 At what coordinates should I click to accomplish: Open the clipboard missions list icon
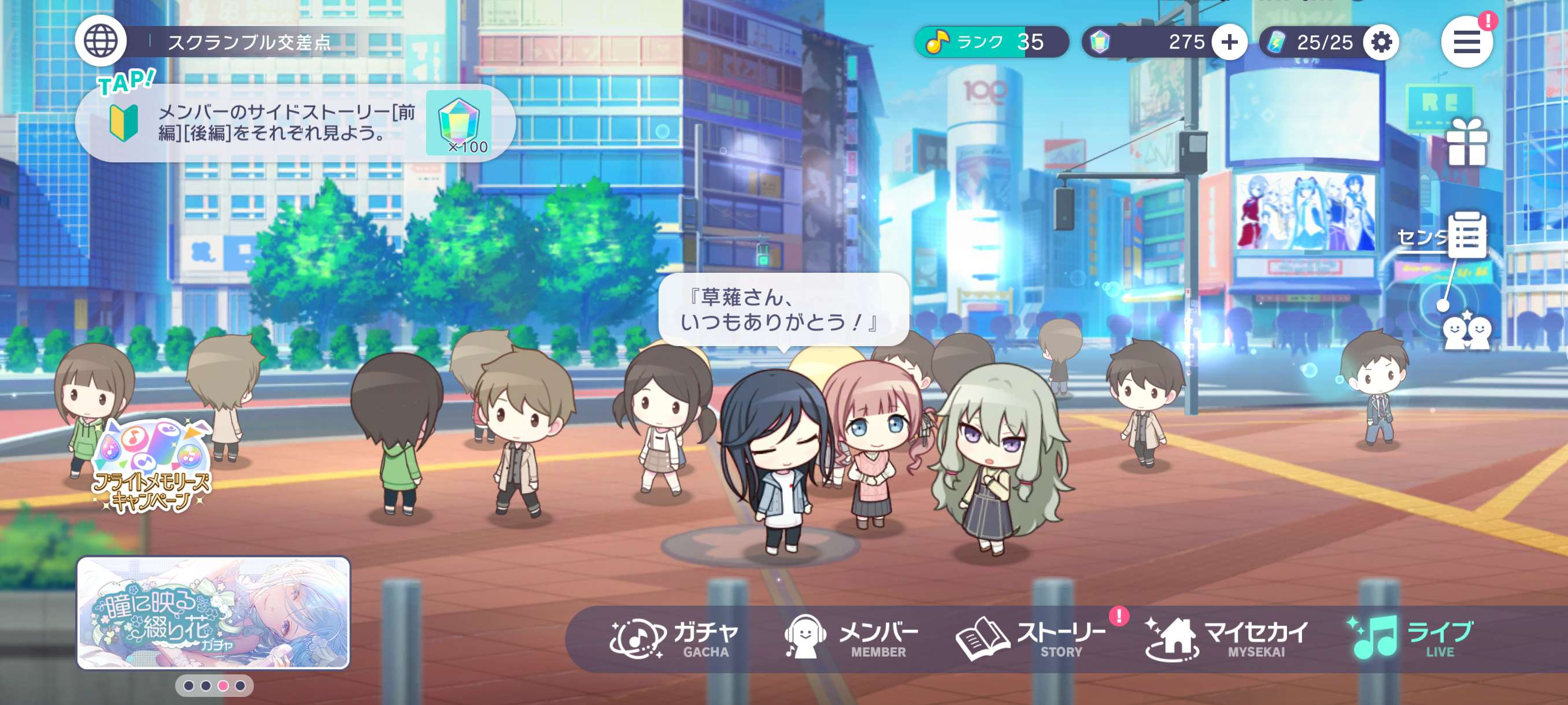coord(1467,235)
